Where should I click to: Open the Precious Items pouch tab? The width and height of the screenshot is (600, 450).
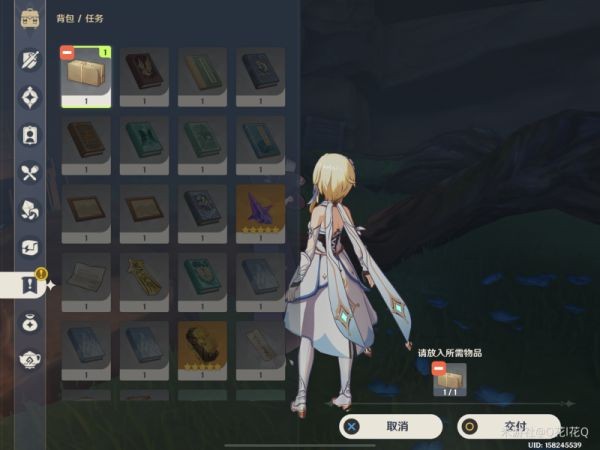(29, 323)
